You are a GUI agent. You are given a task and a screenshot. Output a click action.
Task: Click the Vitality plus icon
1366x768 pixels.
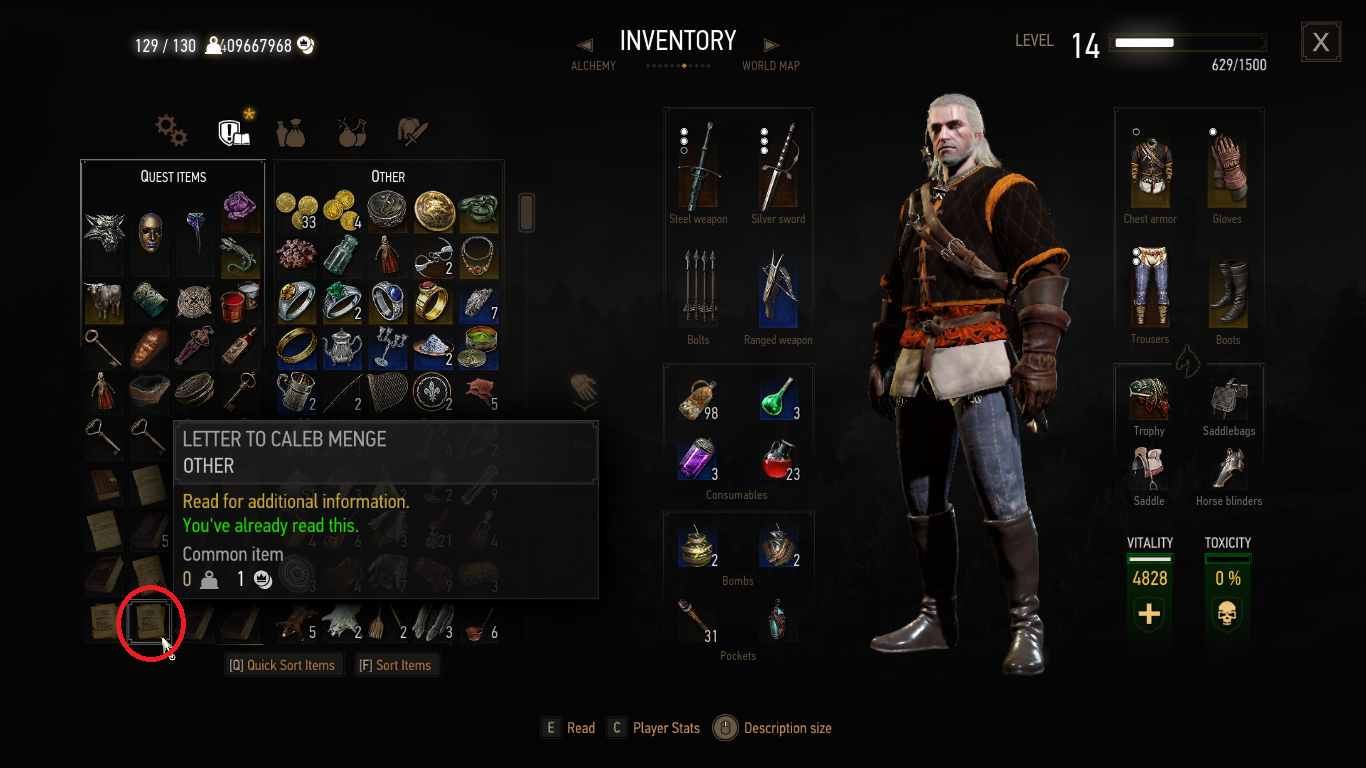click(x=1149, y=614)
